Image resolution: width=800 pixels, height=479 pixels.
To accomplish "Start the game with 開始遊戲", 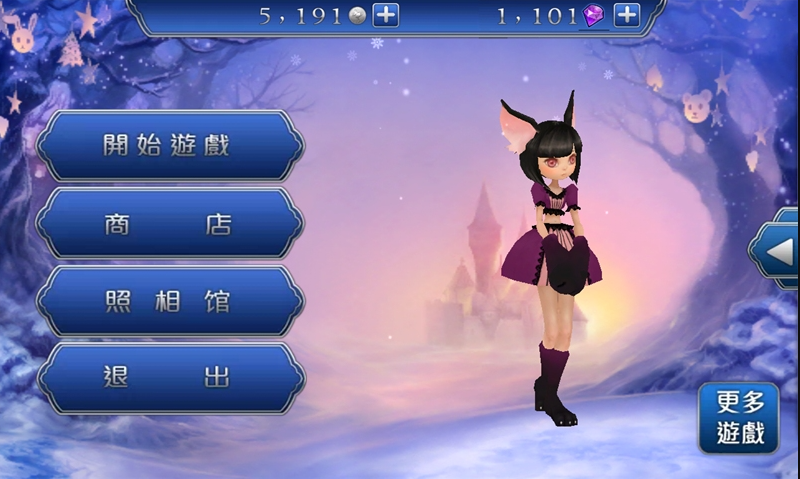I will click(170, 145).
